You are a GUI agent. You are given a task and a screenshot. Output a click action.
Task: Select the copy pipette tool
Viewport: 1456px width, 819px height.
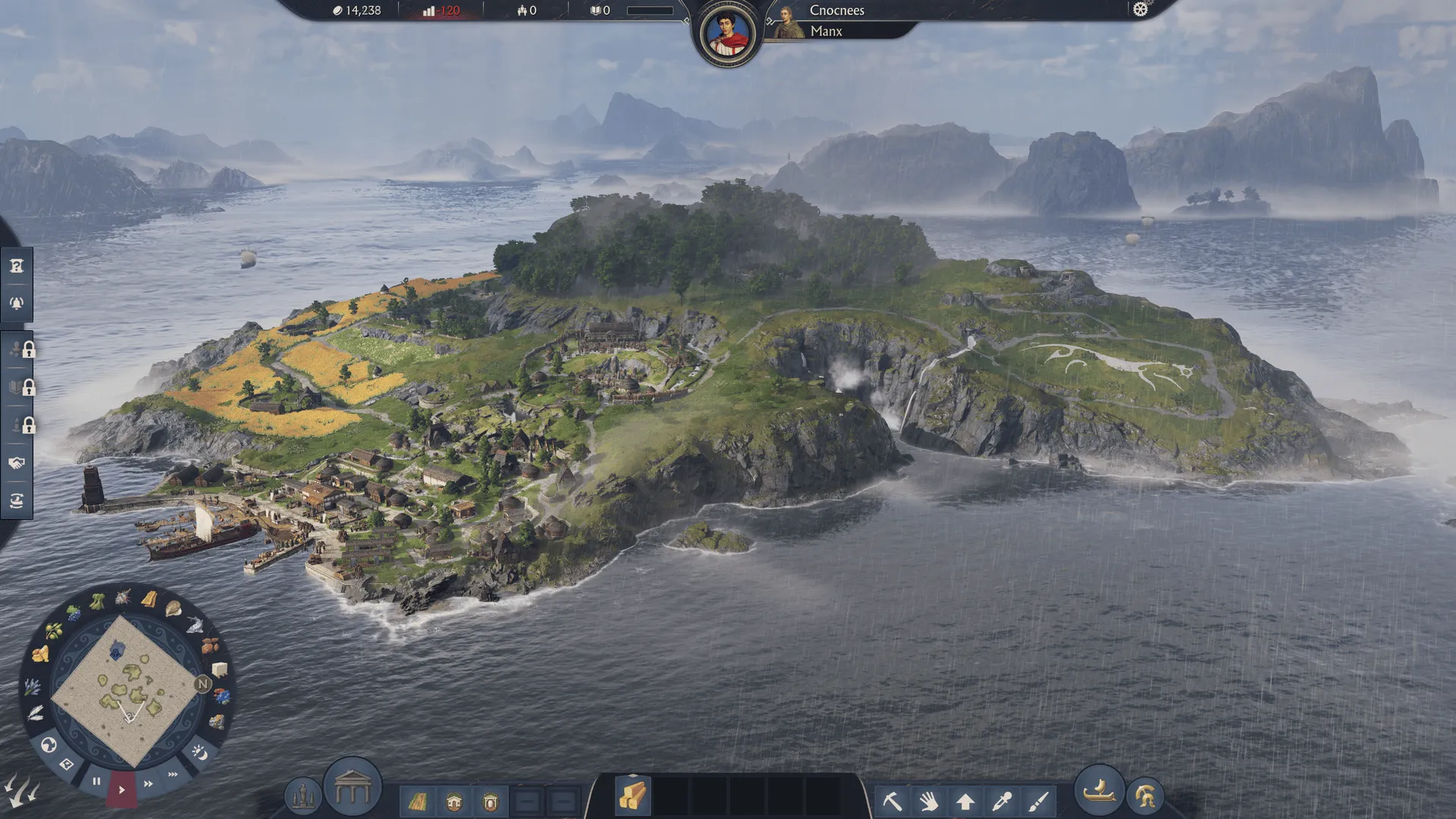click(x=1001, y=799)
